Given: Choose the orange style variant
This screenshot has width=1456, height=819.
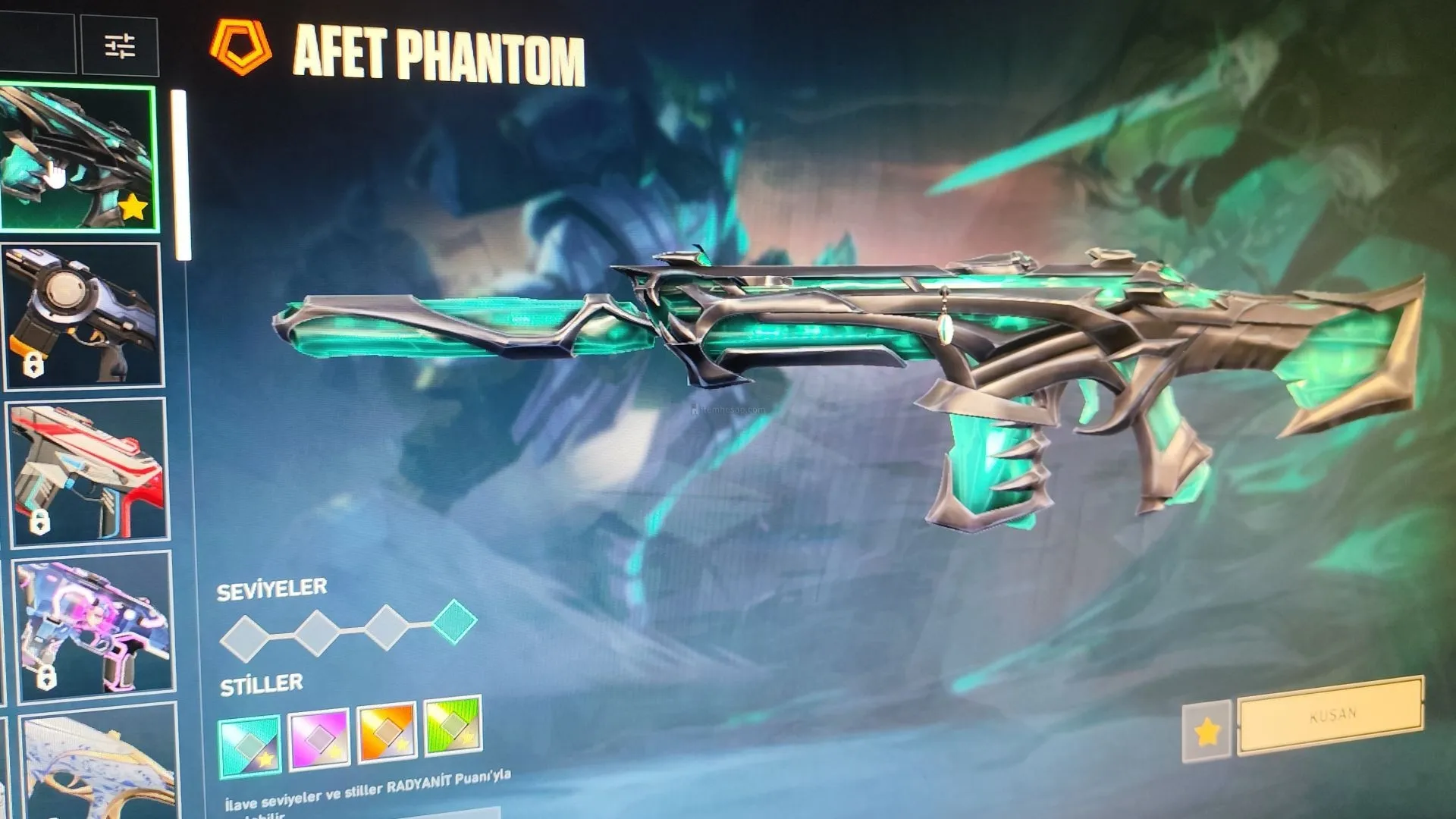Looking at the screenshot, I should pos(387,732).
